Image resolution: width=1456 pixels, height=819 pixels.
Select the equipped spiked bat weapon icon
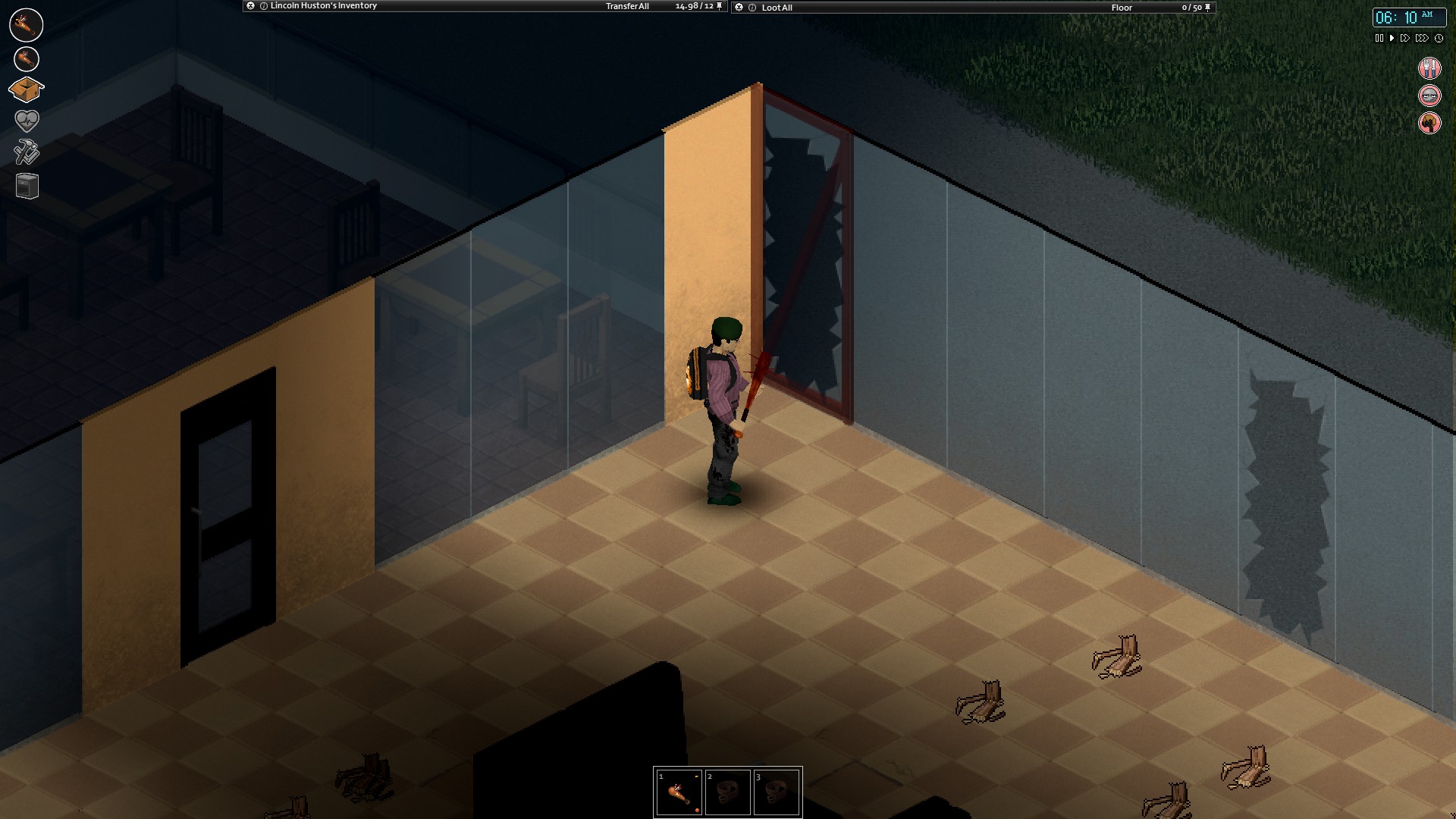(25, 24)
